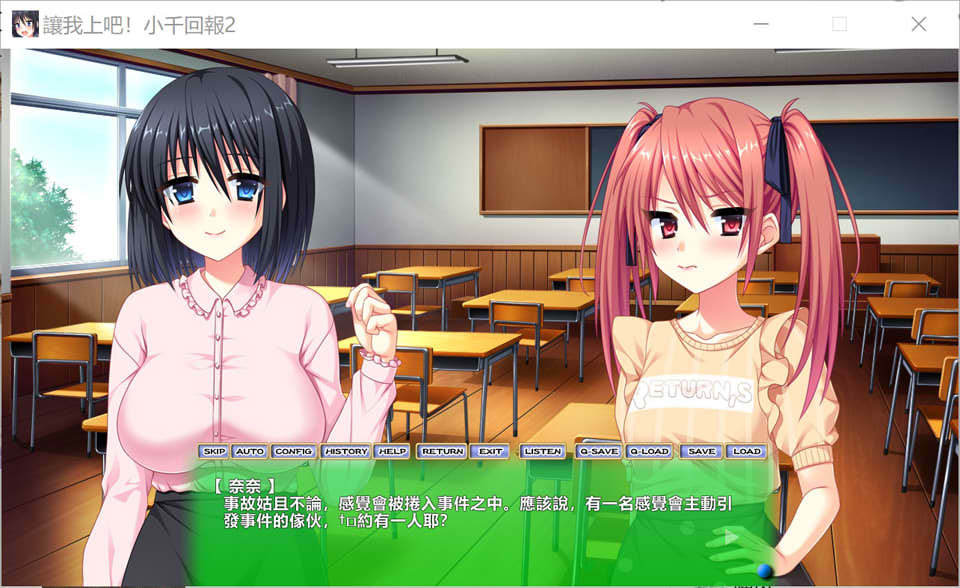Click the RETURN button
Image resolution: width=960 pixels, height=588 pixels.
click(442, 451)
